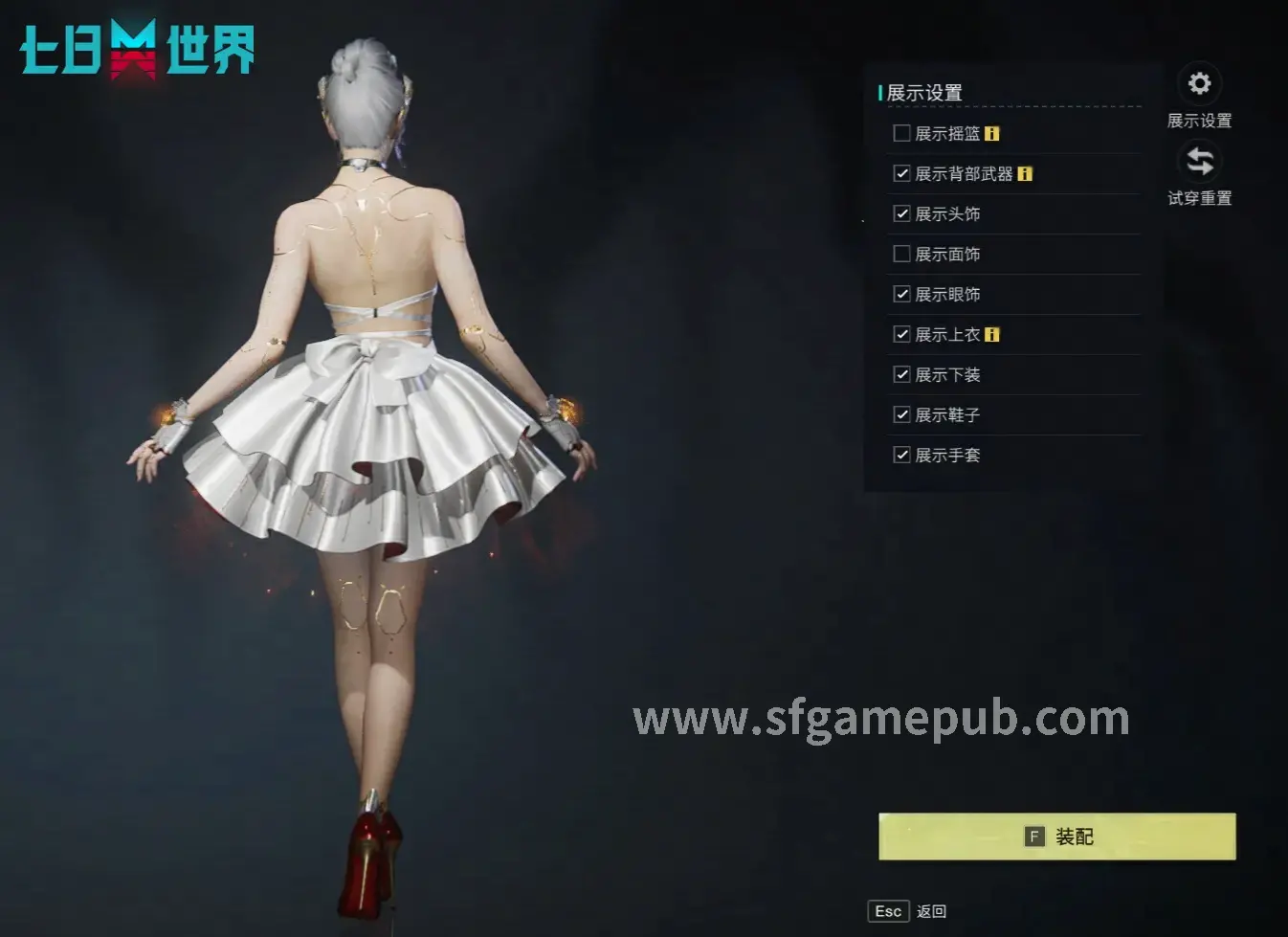Image resolution: width=1288 pixels, height=937 pixels.
Task: Click the 返回 link at bottom
Action: tap(930, 910)
